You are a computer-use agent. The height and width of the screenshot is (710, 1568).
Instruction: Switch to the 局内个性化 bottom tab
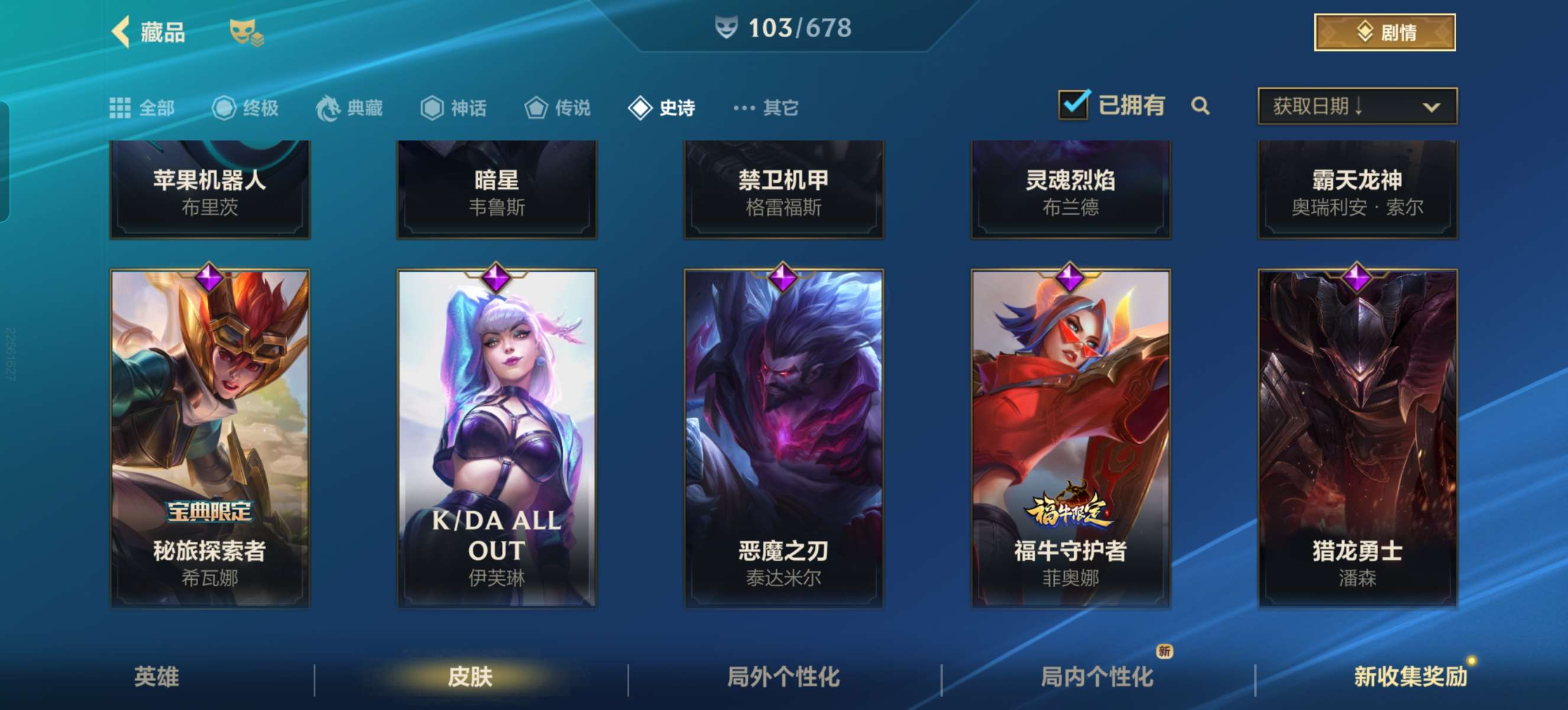(1096, 676)
